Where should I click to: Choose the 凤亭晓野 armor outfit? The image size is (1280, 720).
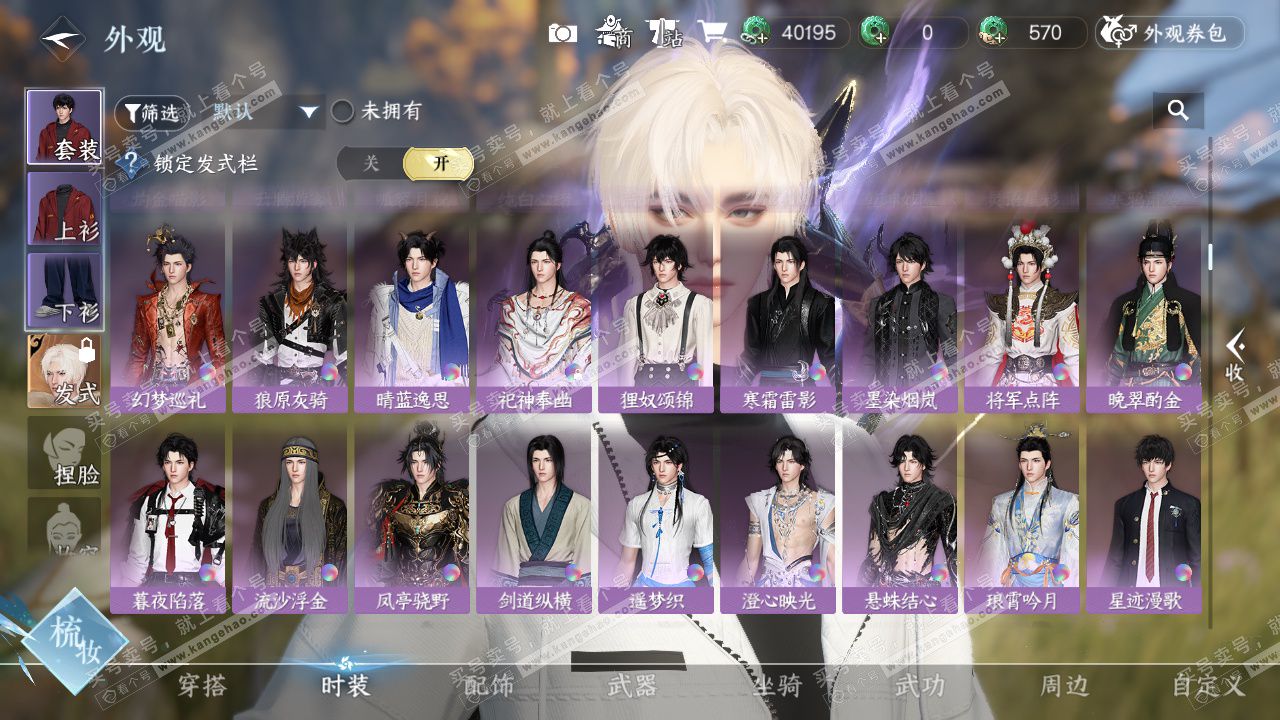(x=412, y=515)
